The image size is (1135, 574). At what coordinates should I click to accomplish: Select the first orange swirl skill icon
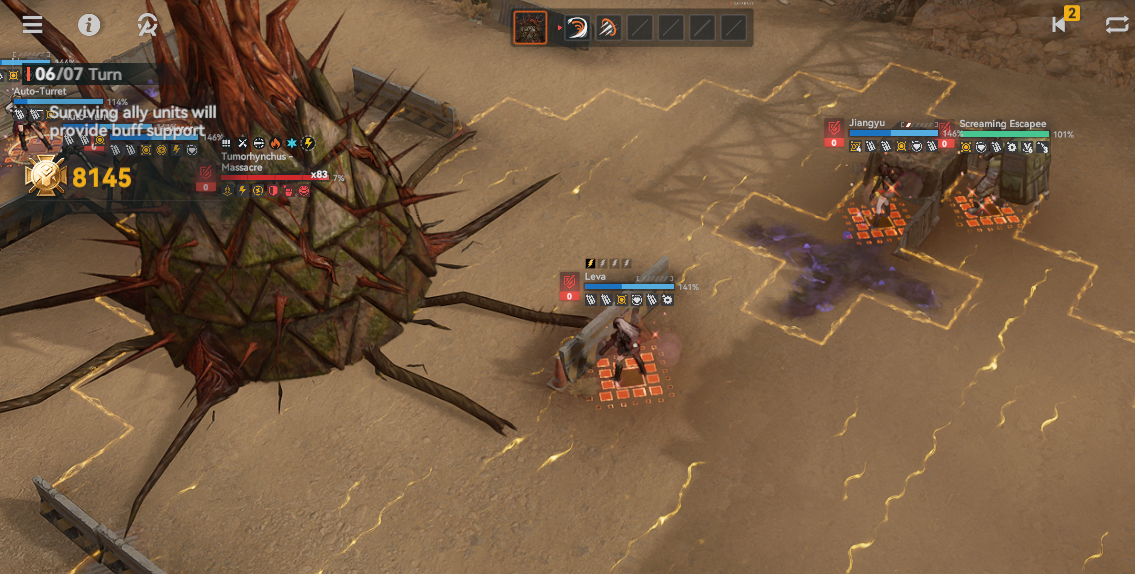click(577, 28)
